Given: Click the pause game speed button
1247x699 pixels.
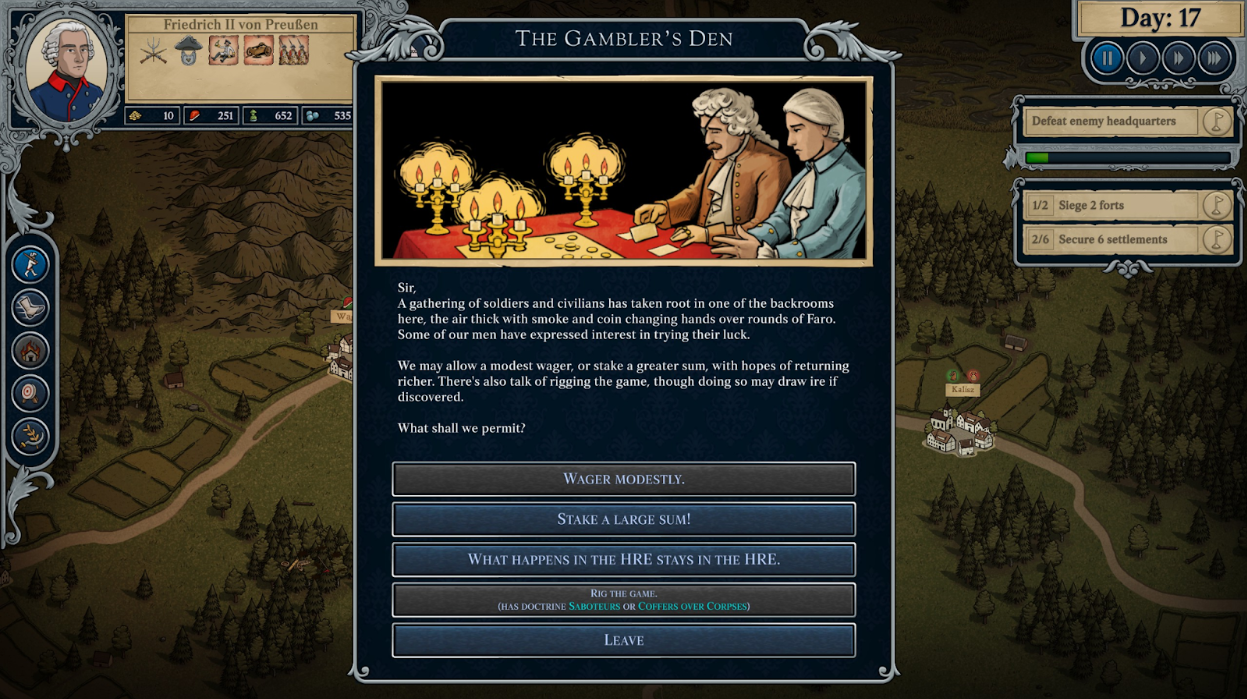Looking at the screenshot, I should pos(1107,58).
